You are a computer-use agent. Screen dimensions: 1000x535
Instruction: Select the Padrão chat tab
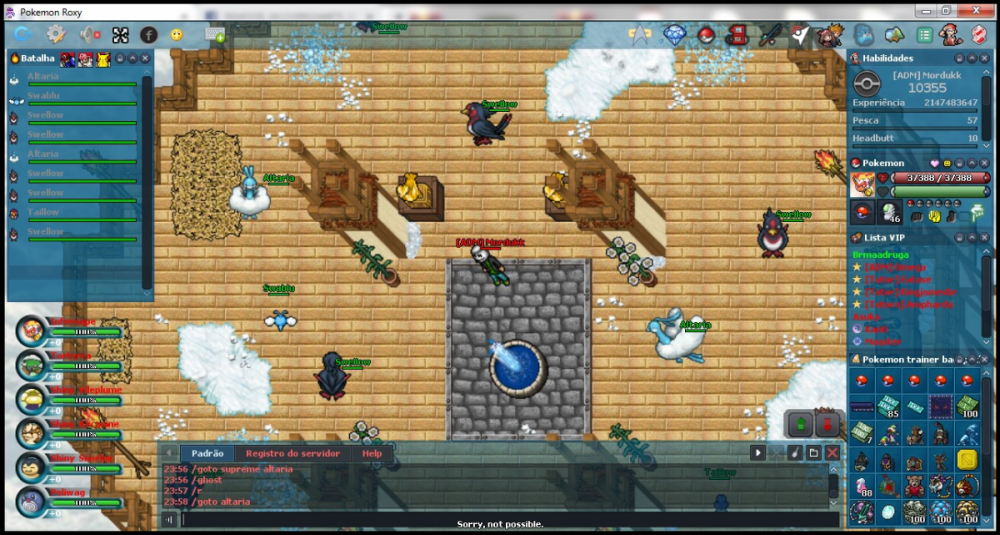[206, 453]
